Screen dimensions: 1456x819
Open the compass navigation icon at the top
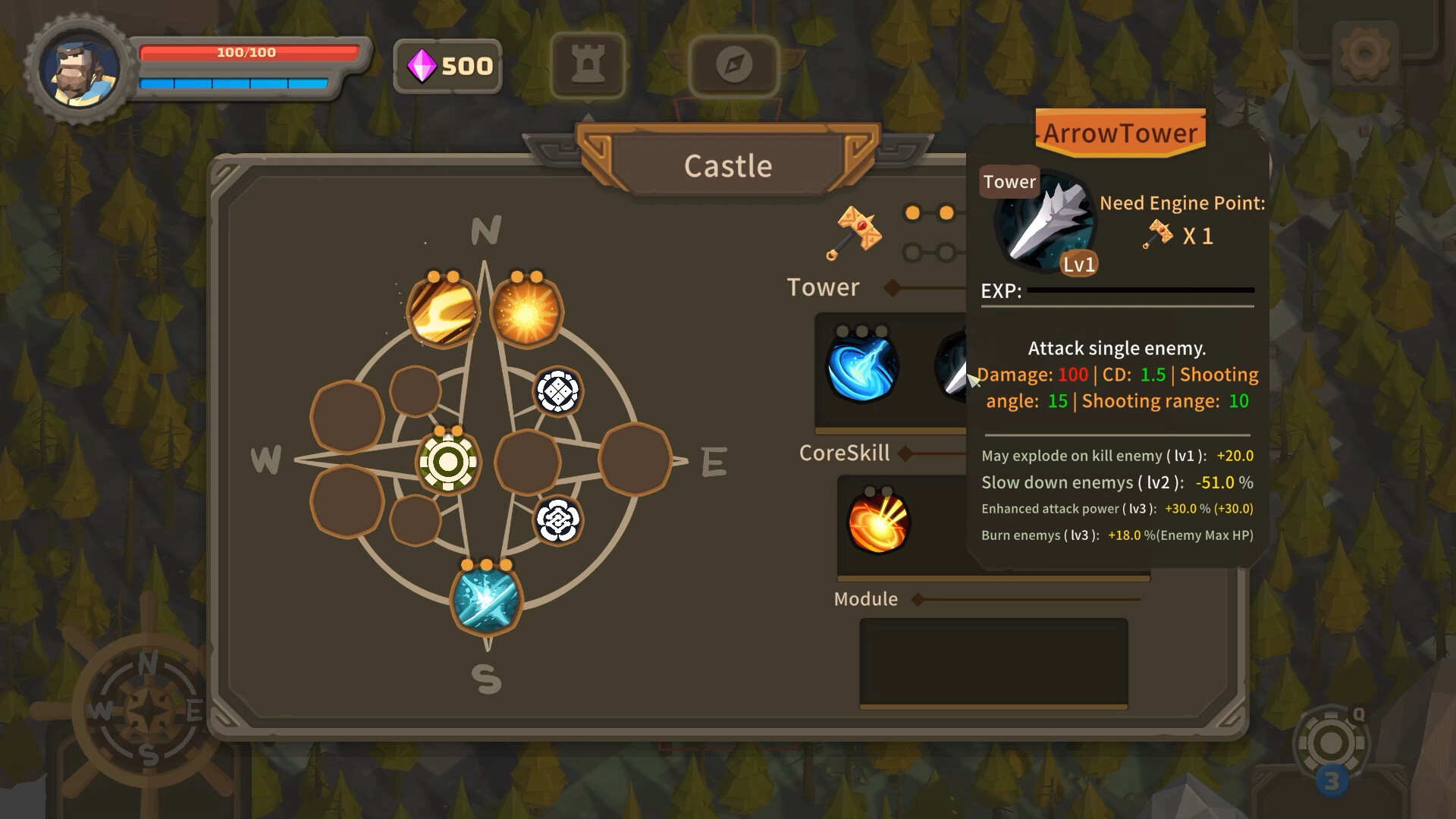pyautogui.click(x=733, y=66)
